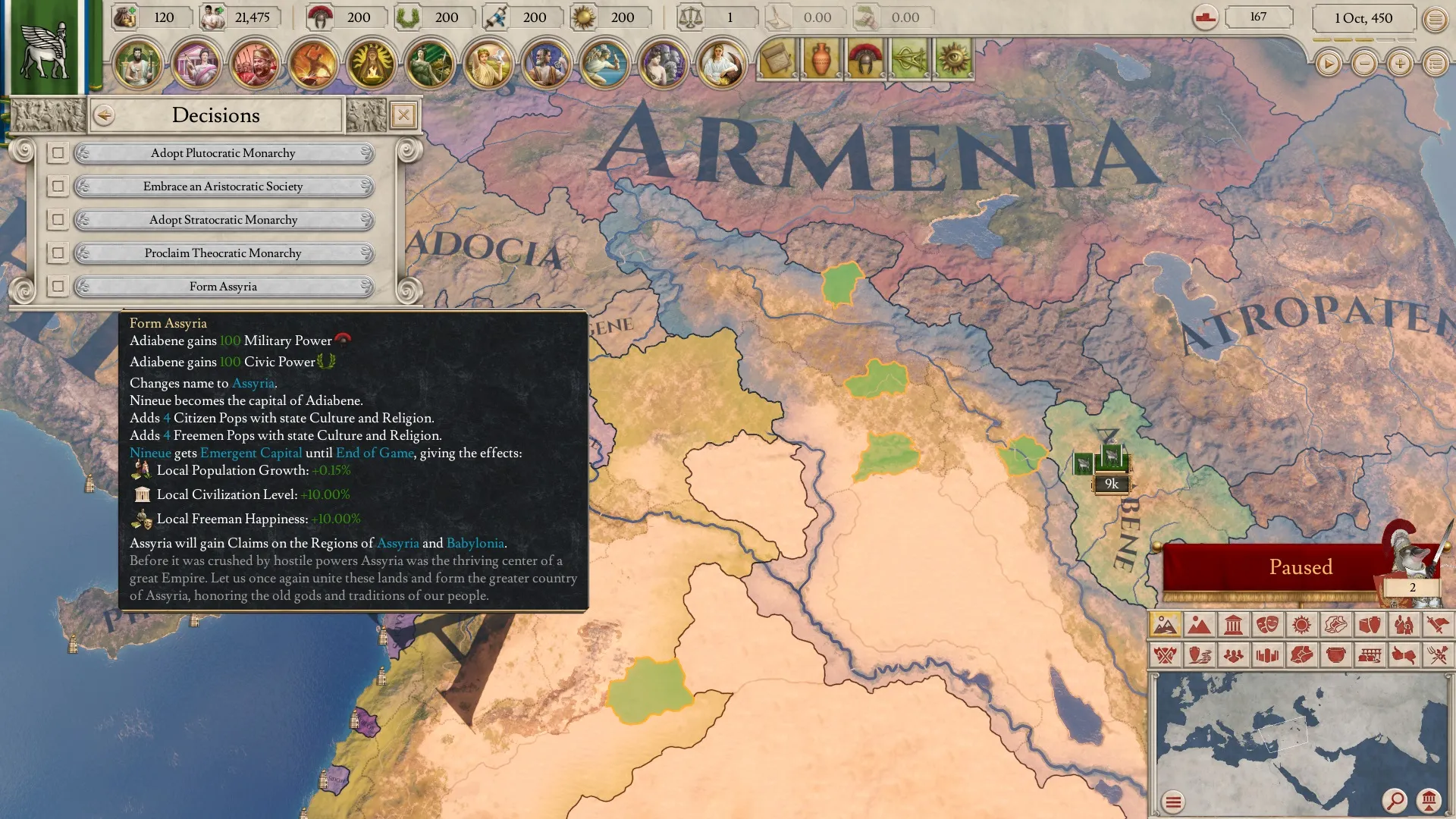Open the amphora panel button in top bar
Image resolution: width=1456 pixels, height=819 pixels.
tap(821, 60)
